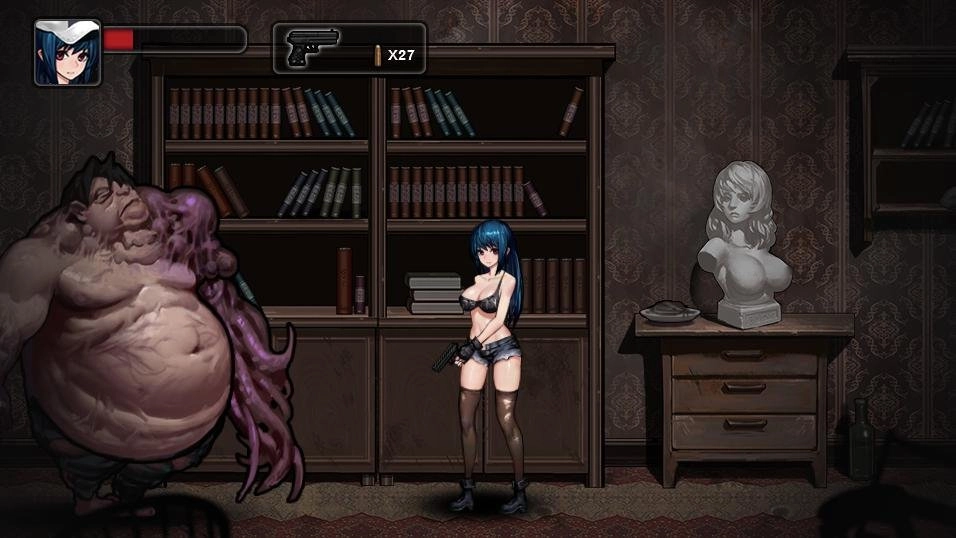Select the pistol weapon icon
956x538 pixels.
coord(312,48)
